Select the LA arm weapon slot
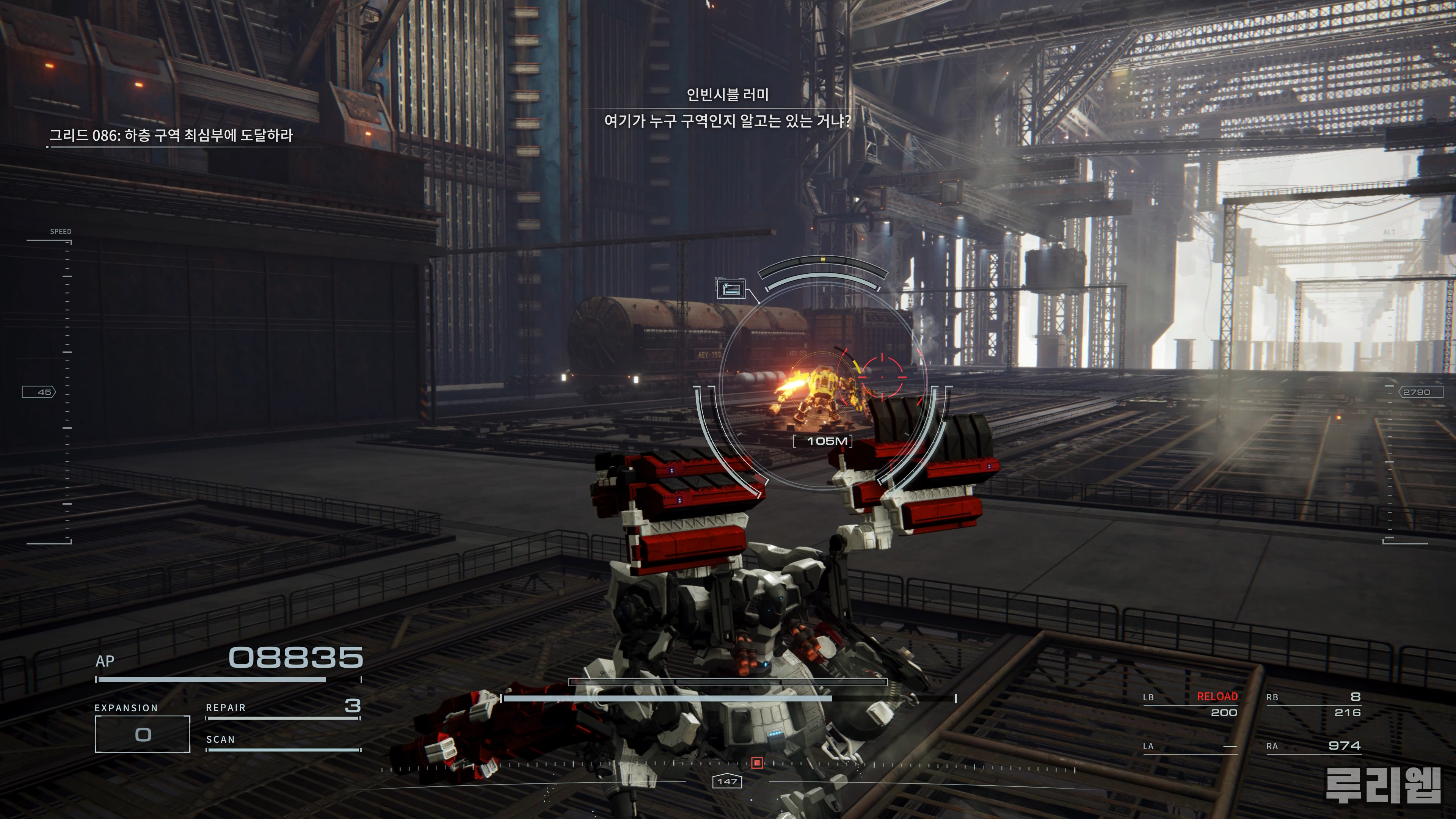 1190,746
